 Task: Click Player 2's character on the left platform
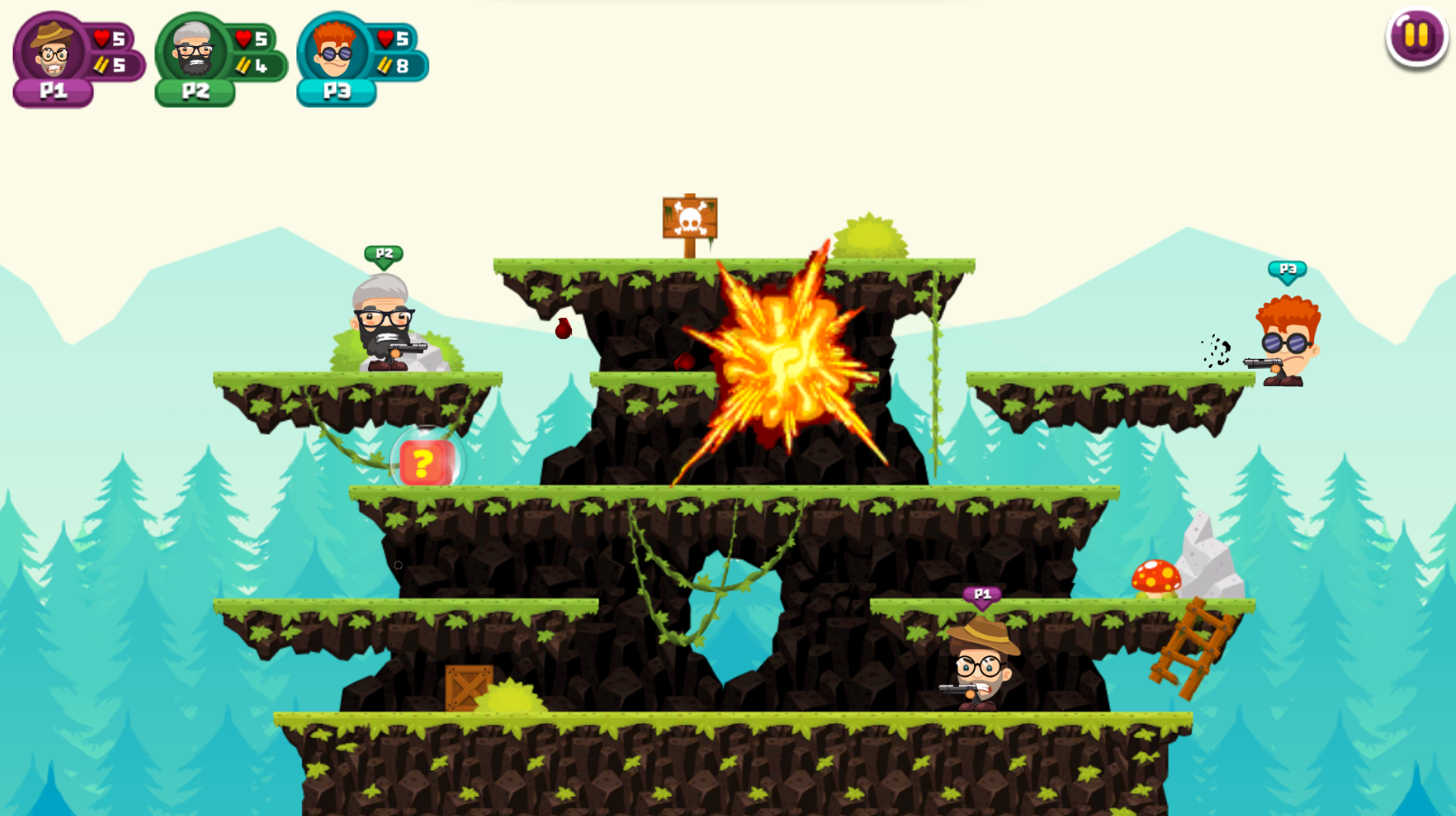pos(383,325)
